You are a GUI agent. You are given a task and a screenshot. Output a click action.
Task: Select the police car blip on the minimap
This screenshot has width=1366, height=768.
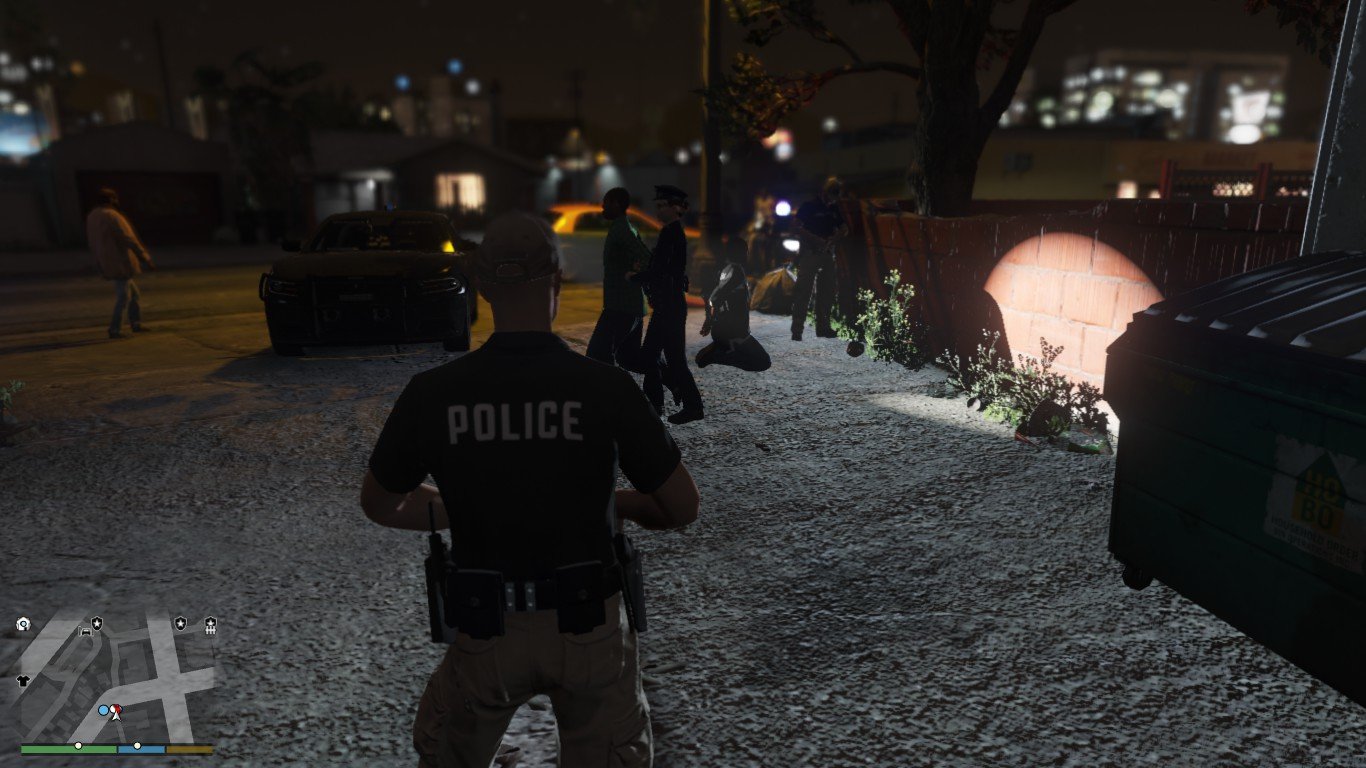tap(85, 632)
